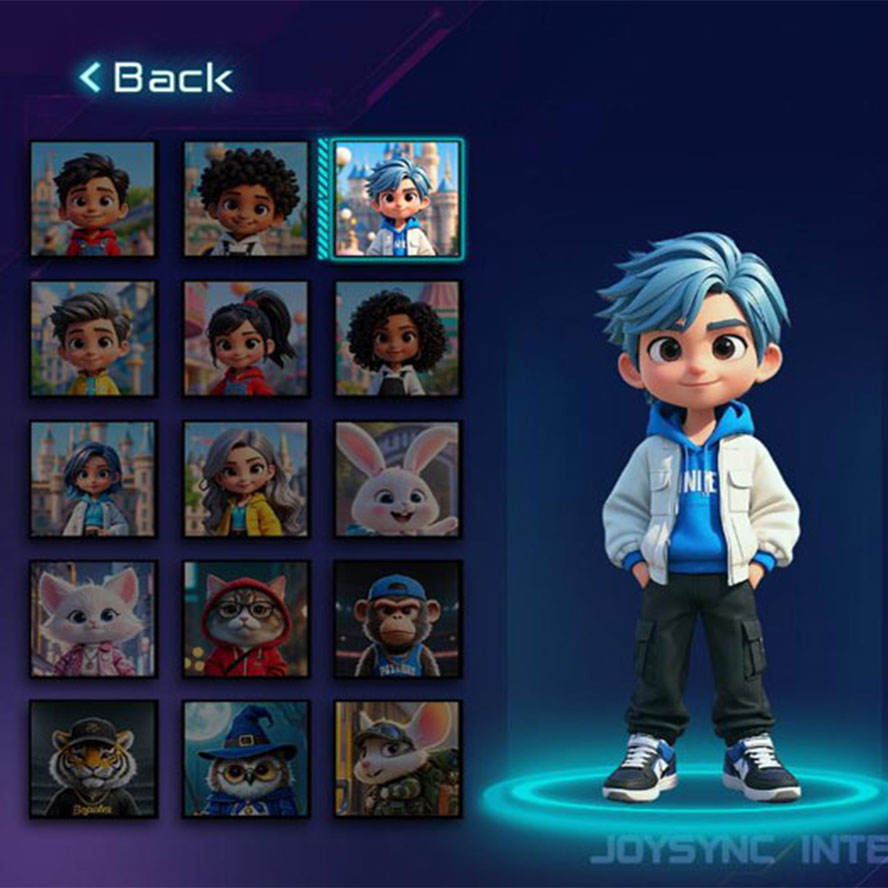Select the blue-haired girl avatar
The height and width of the screenshot is (888, 888).
93,478
